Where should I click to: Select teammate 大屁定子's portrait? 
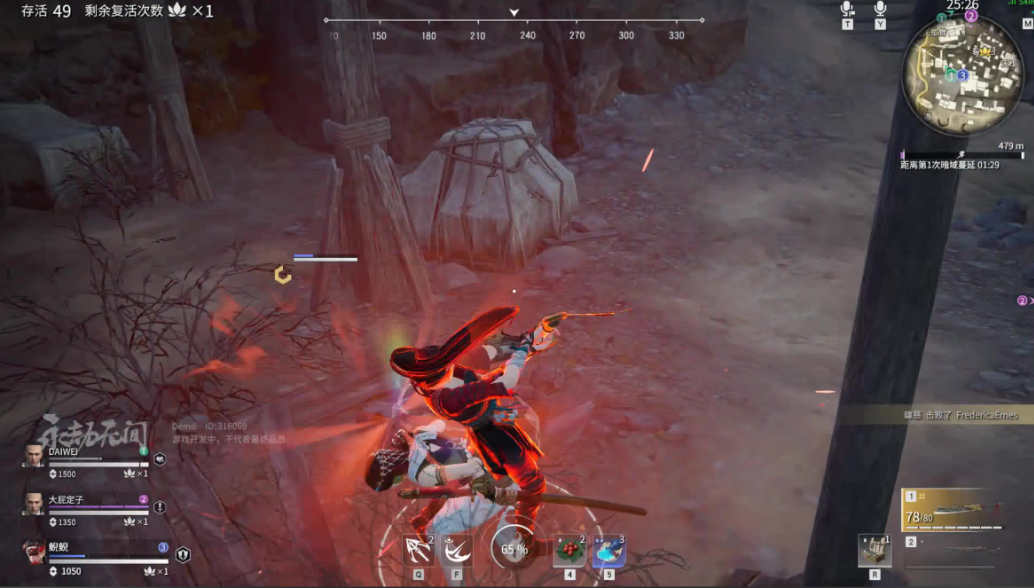click(x=34, y=504)
